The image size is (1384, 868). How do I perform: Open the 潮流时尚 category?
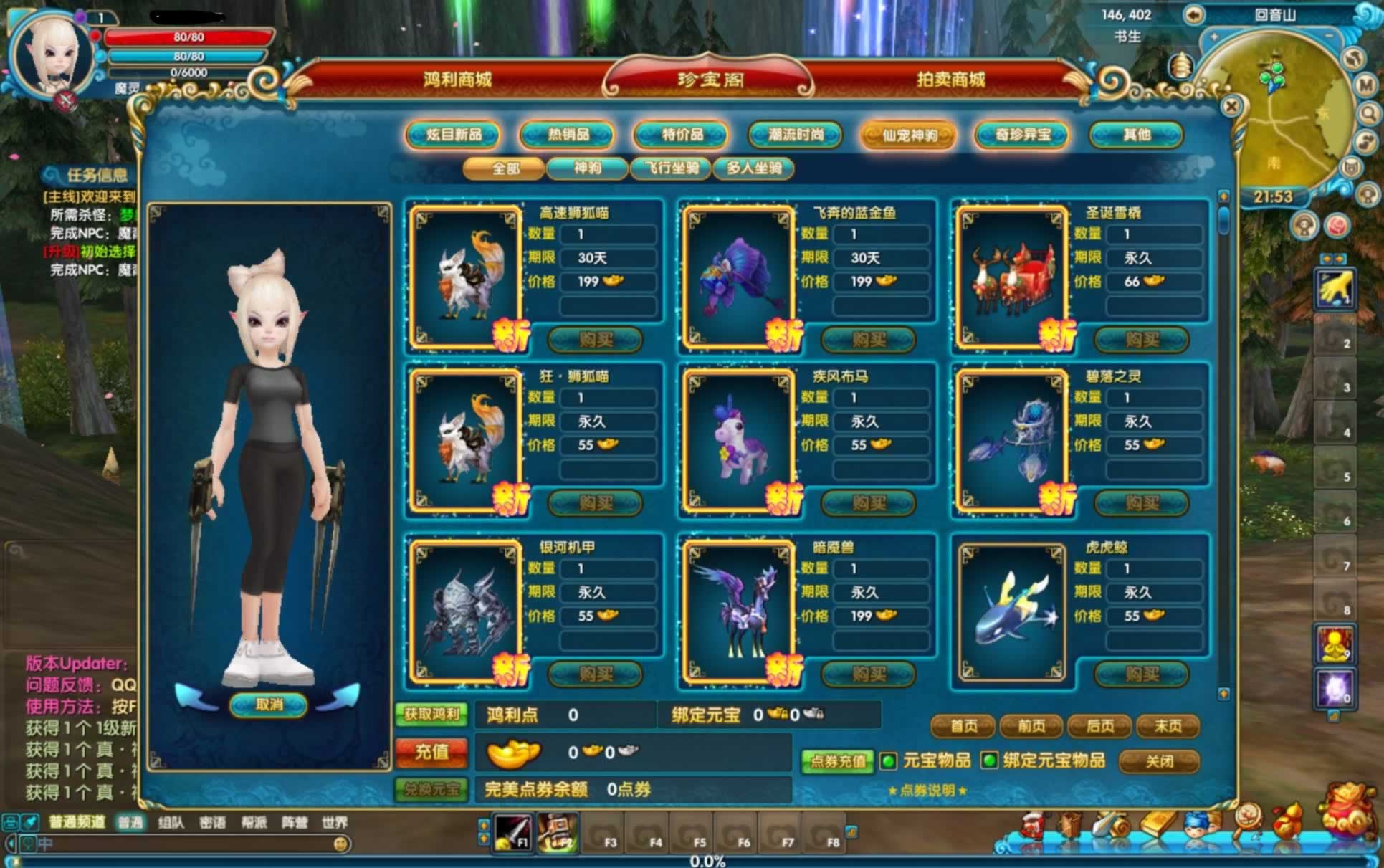[x=796, y=135]
